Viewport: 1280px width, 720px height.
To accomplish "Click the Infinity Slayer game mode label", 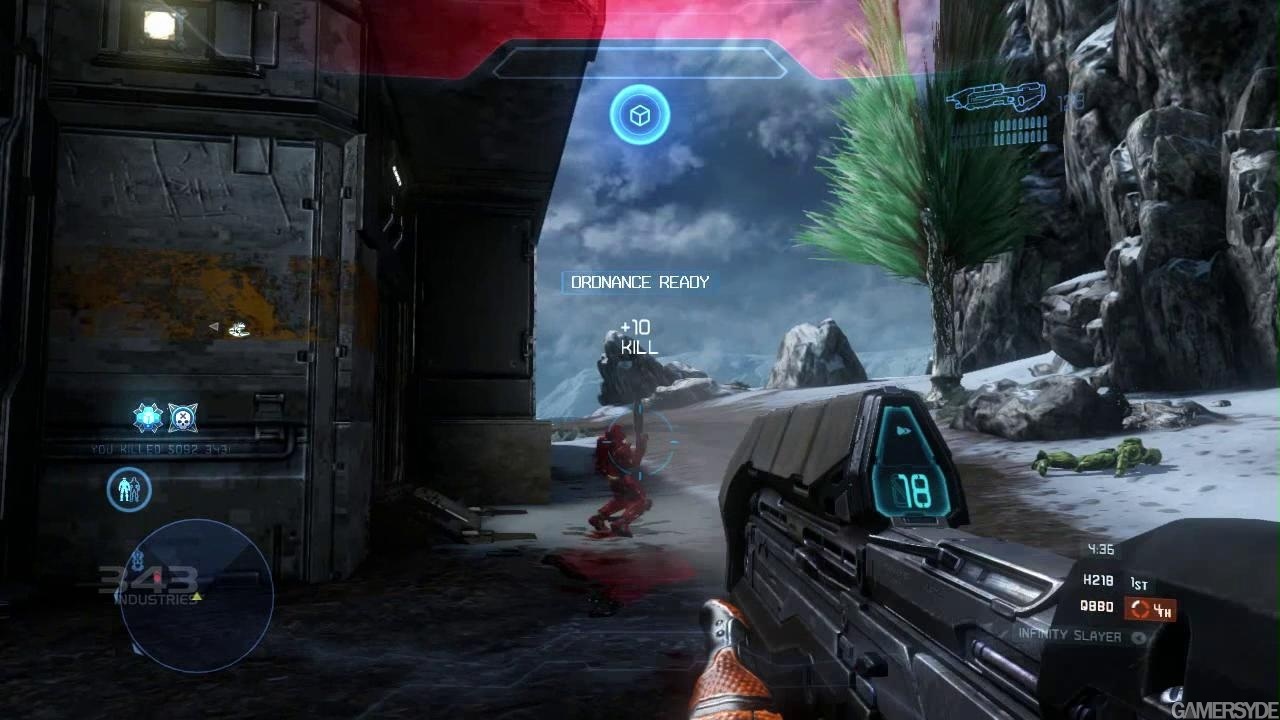I will coord(1070,635).
